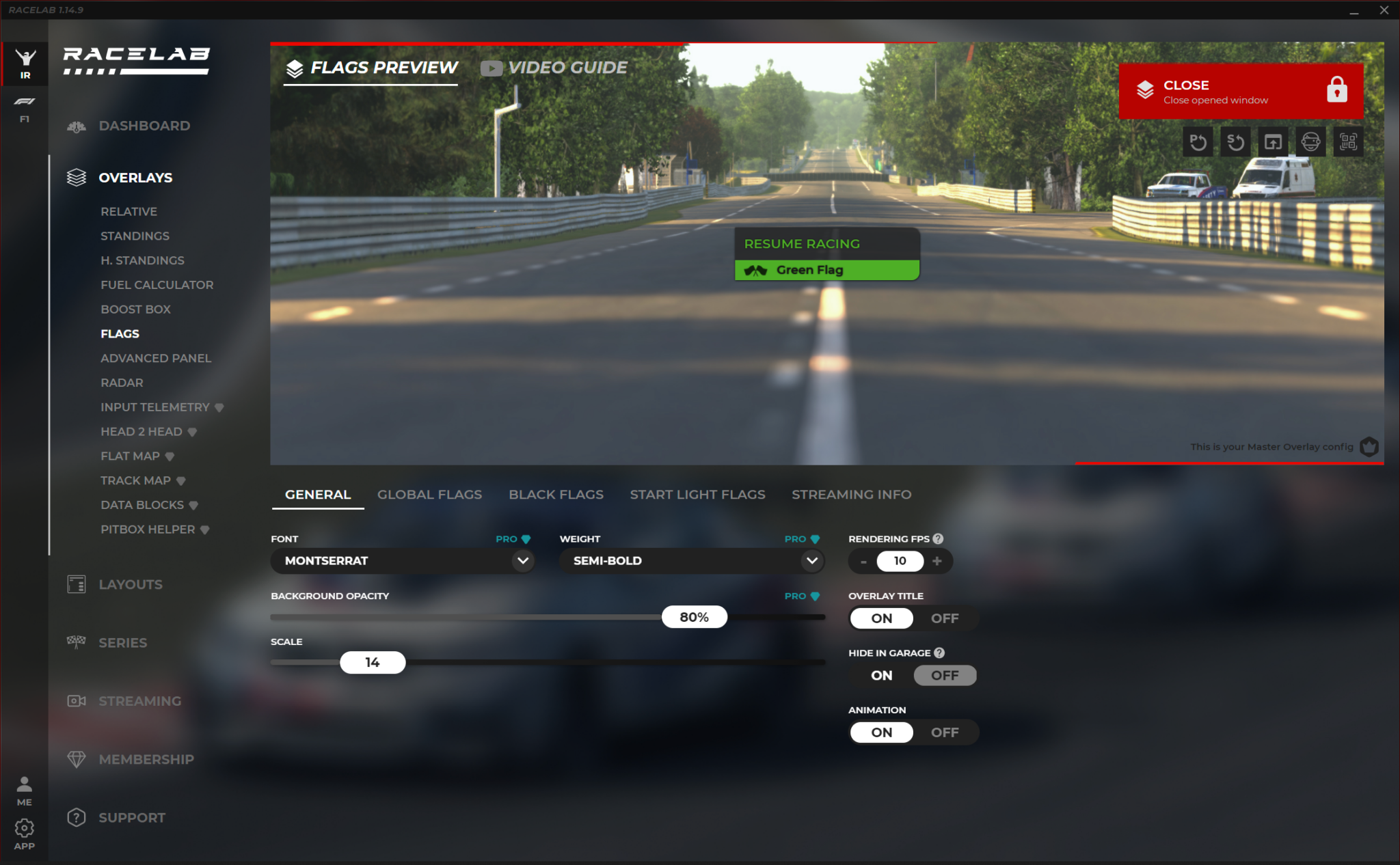The image size is (1400, 865).
Task: Click the P reset position icon
Action: coord(1198,141)
